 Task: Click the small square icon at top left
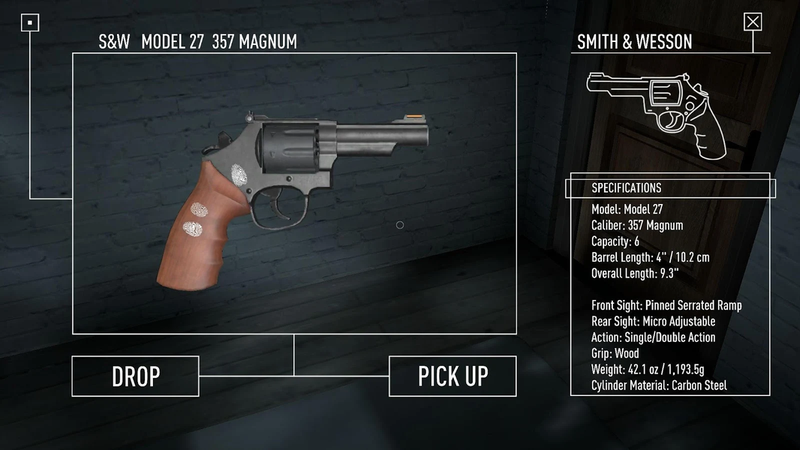31,21
